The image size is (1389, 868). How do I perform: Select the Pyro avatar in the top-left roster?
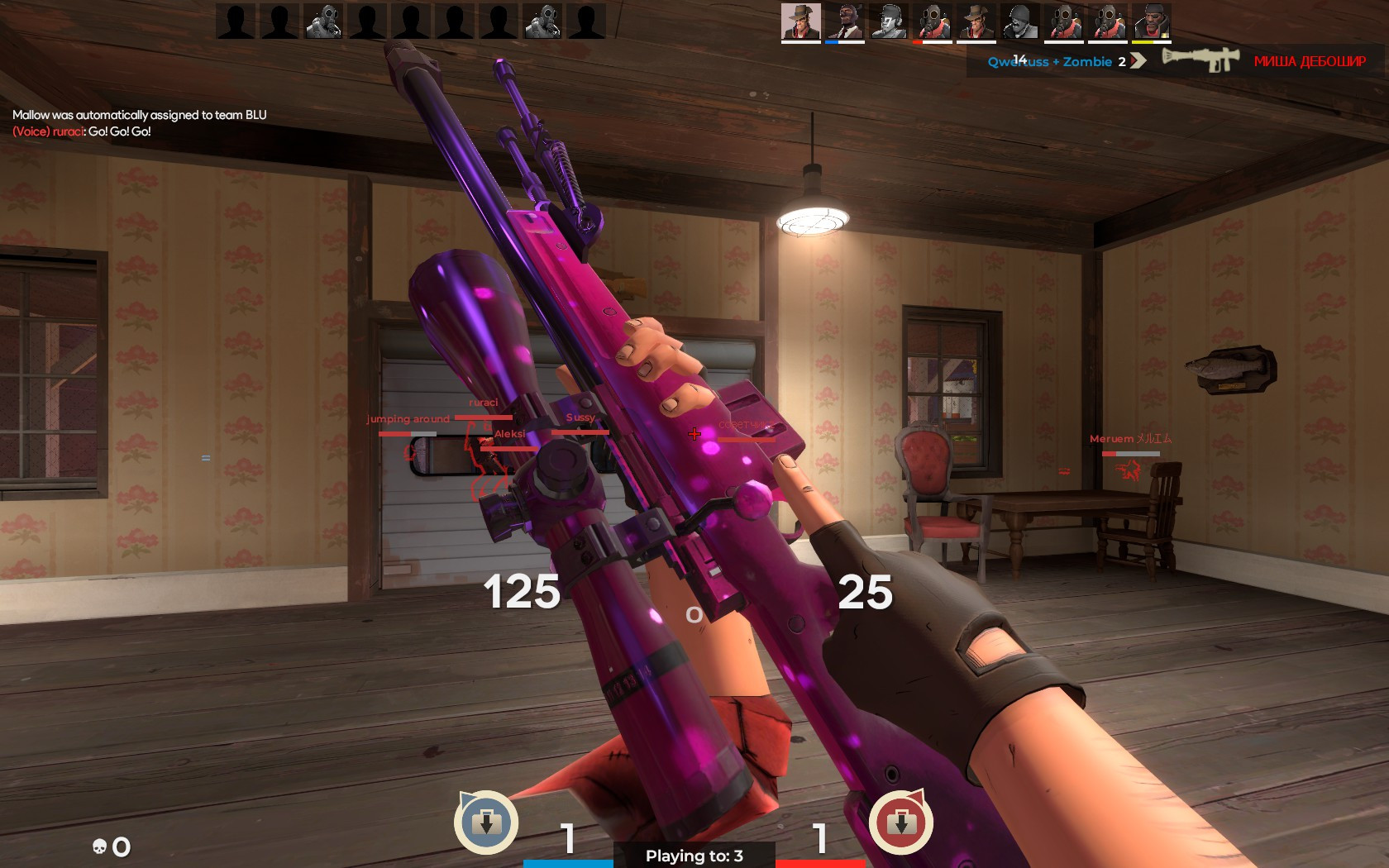coord(324,21)
